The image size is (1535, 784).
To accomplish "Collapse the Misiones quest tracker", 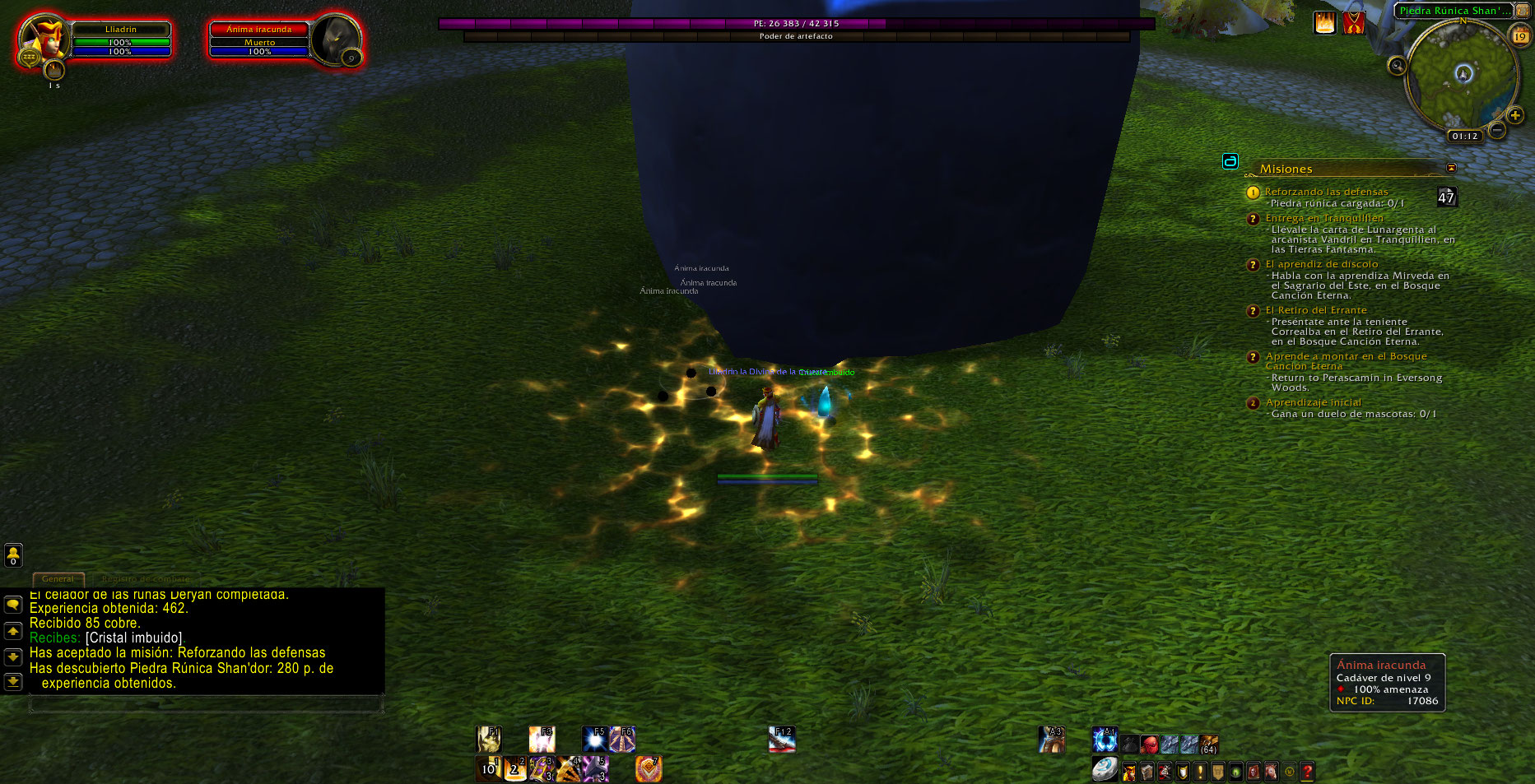I will point(1451,168).
